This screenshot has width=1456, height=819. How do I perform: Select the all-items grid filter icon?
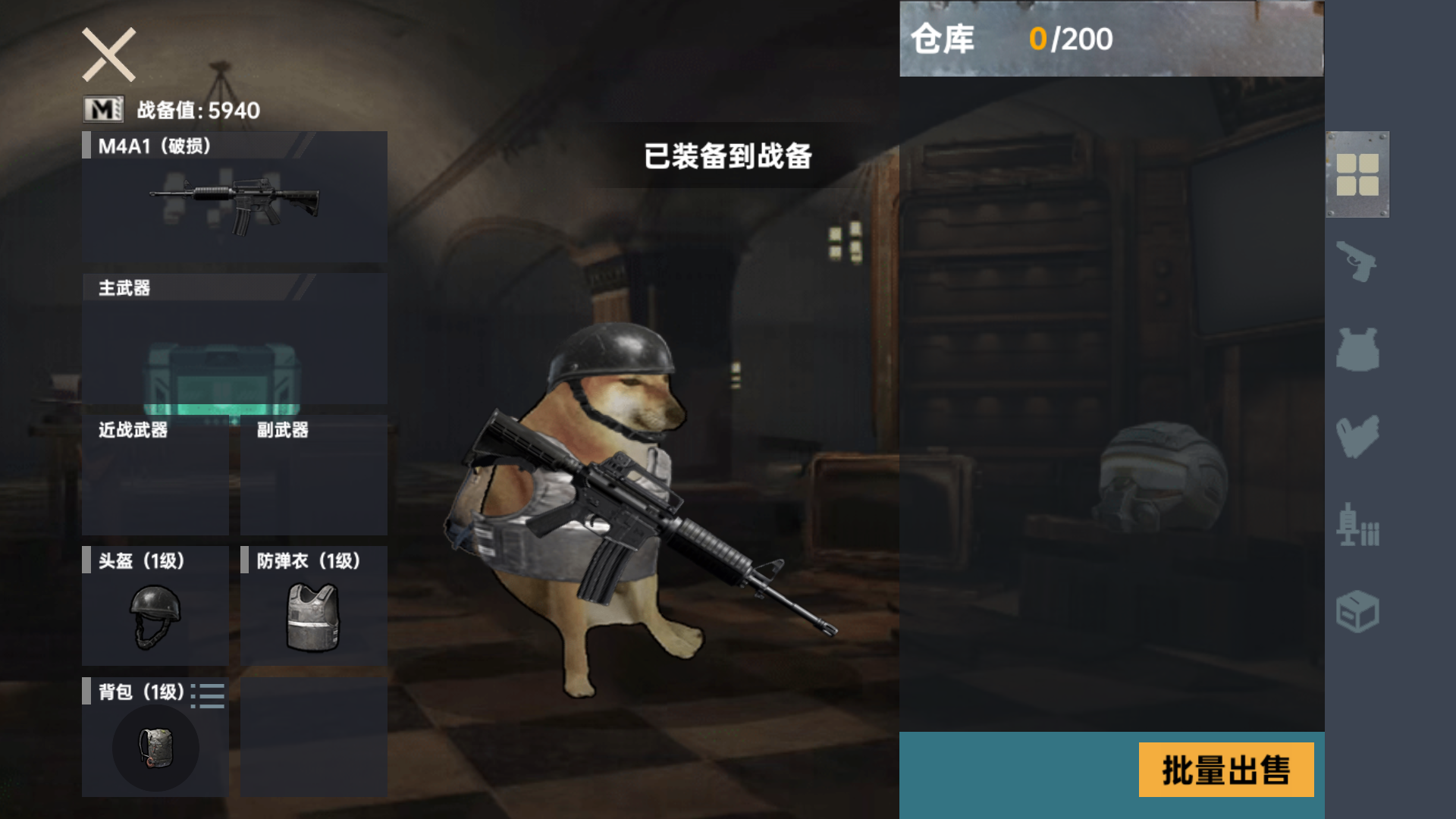[x=1357, y=174]
